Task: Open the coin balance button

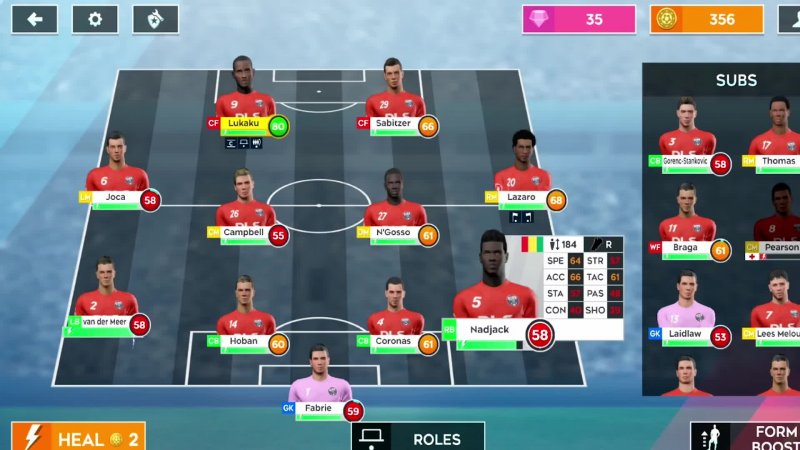Action: pyautogui.click(x=707, y=19)
